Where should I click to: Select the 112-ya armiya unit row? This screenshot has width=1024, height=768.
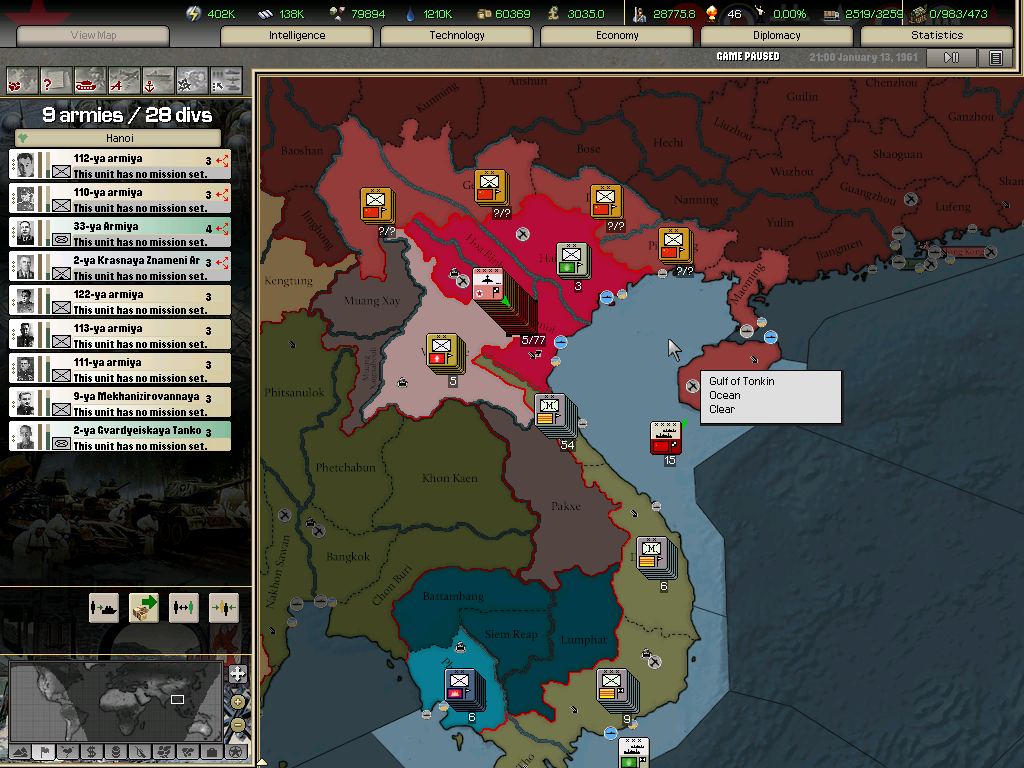point(120,165)
